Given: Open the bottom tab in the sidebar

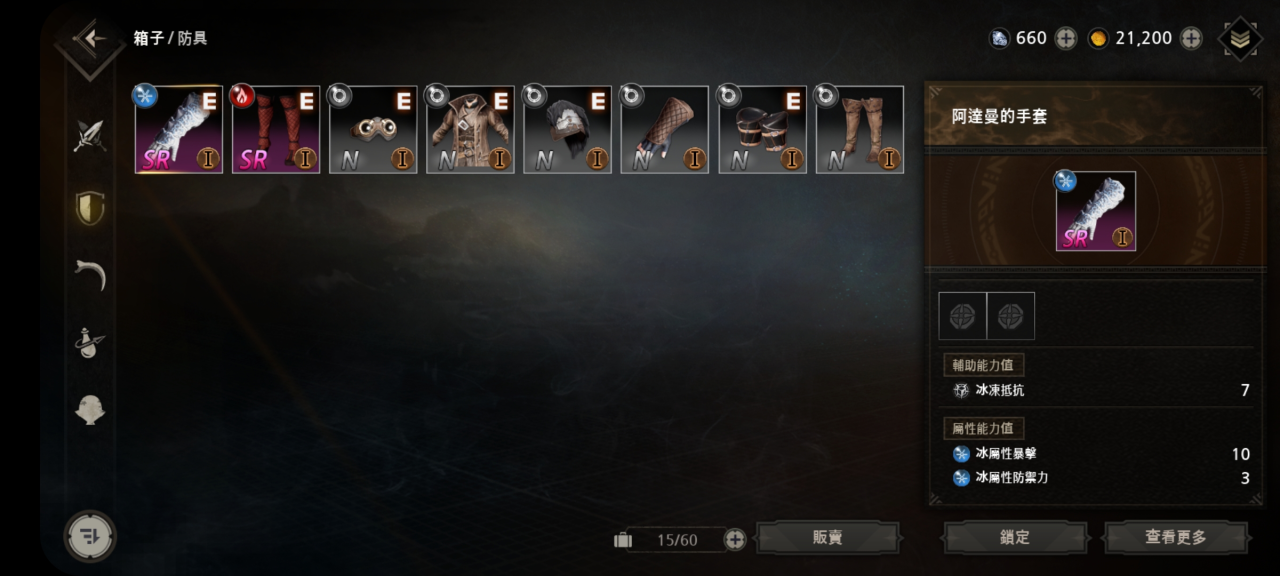Looking at the screenshot, I should (x=90, y=409).
